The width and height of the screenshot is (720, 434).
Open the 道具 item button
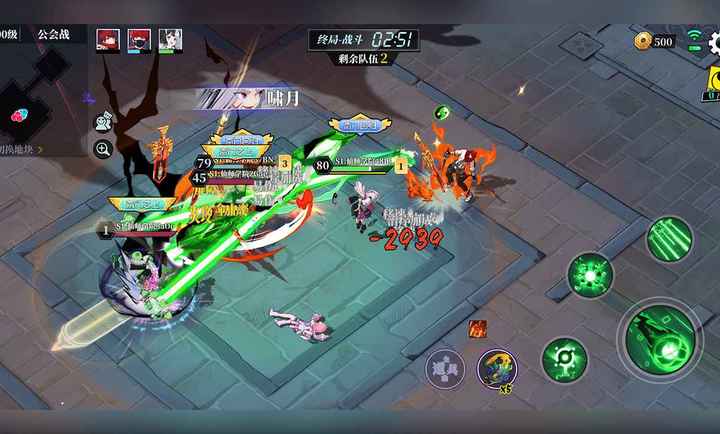coord(445,368)
